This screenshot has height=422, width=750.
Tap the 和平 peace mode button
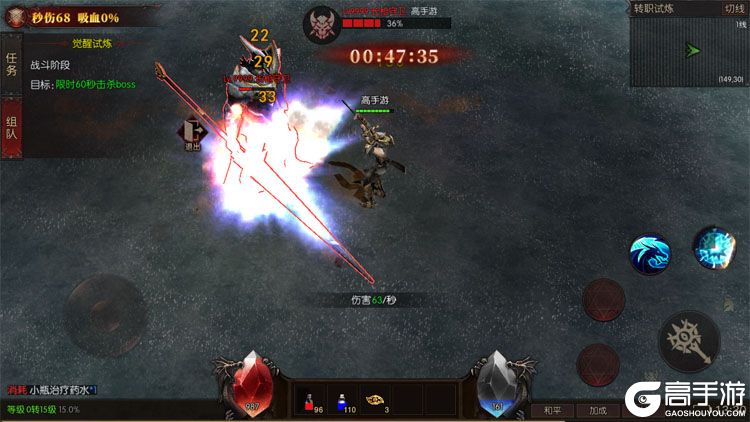553,410
